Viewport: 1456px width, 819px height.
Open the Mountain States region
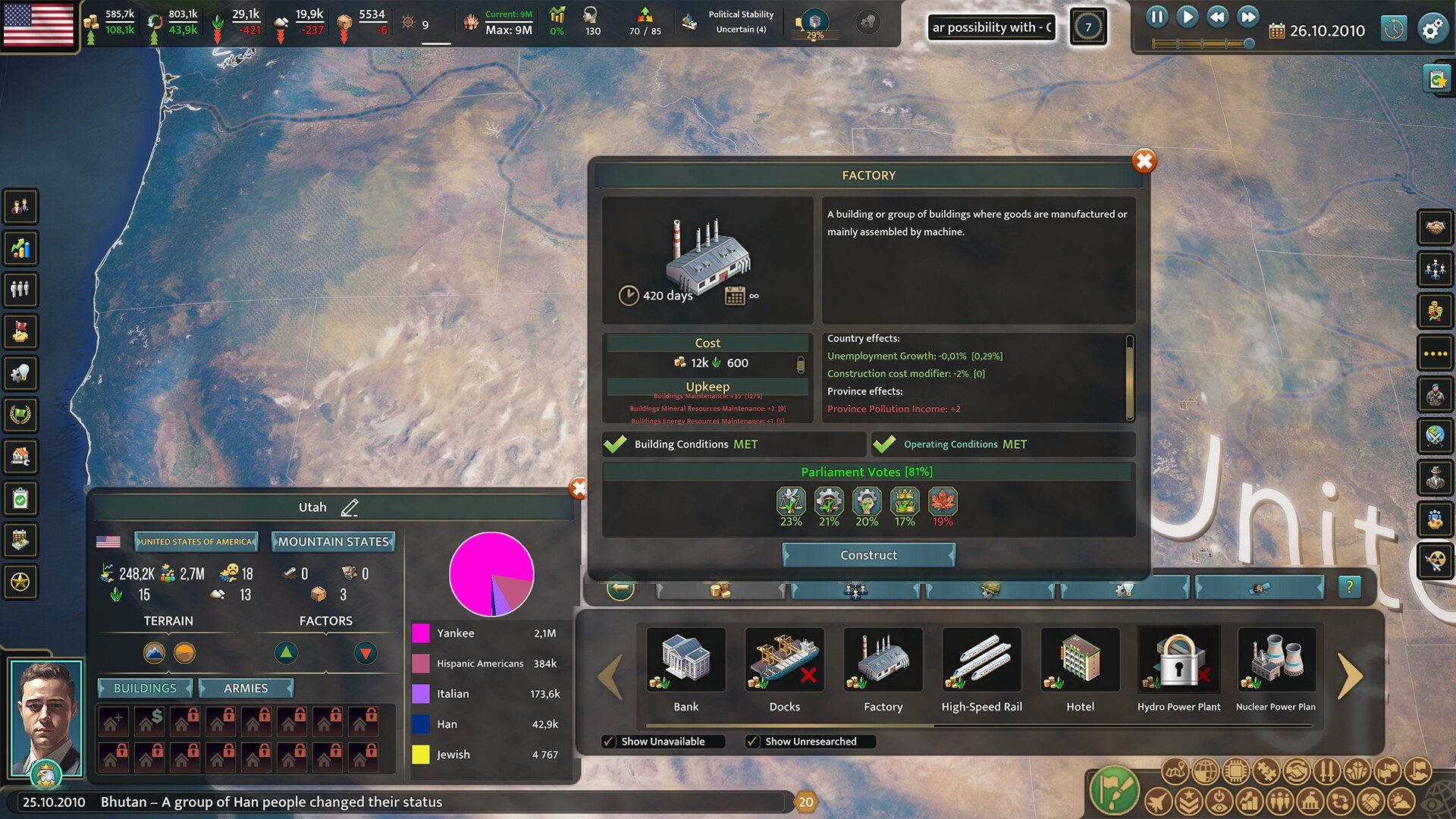(333, 541)
